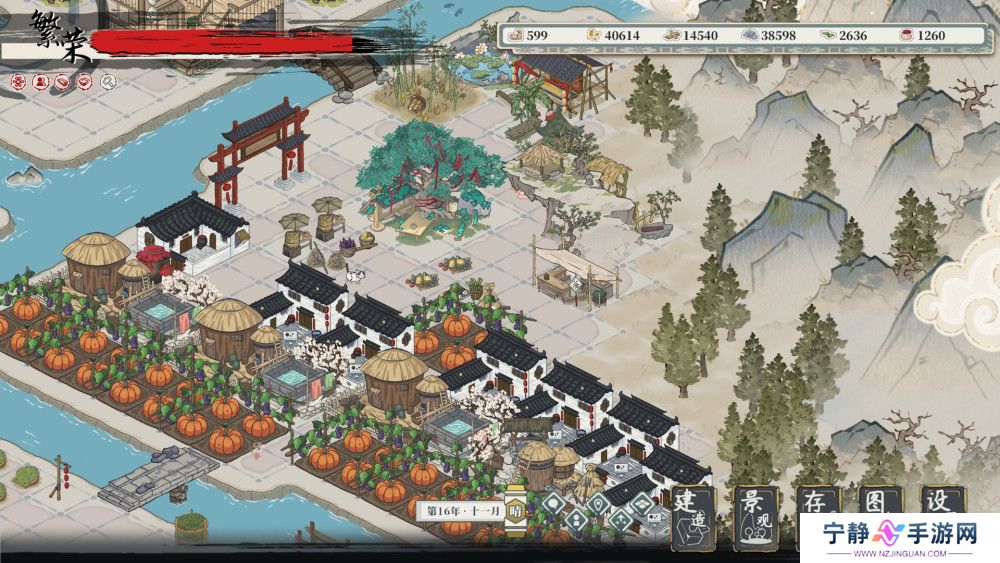Click the 晴 weather lantern indicator

pyautogui.click(x=515, y=508)
